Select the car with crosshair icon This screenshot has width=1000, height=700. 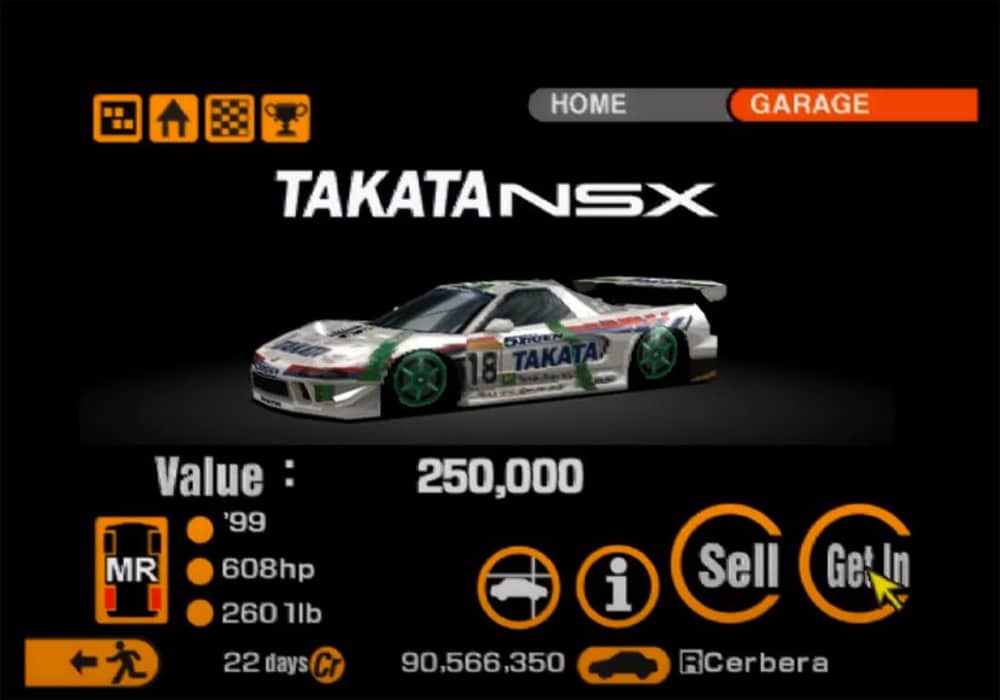tap(519, 587)
